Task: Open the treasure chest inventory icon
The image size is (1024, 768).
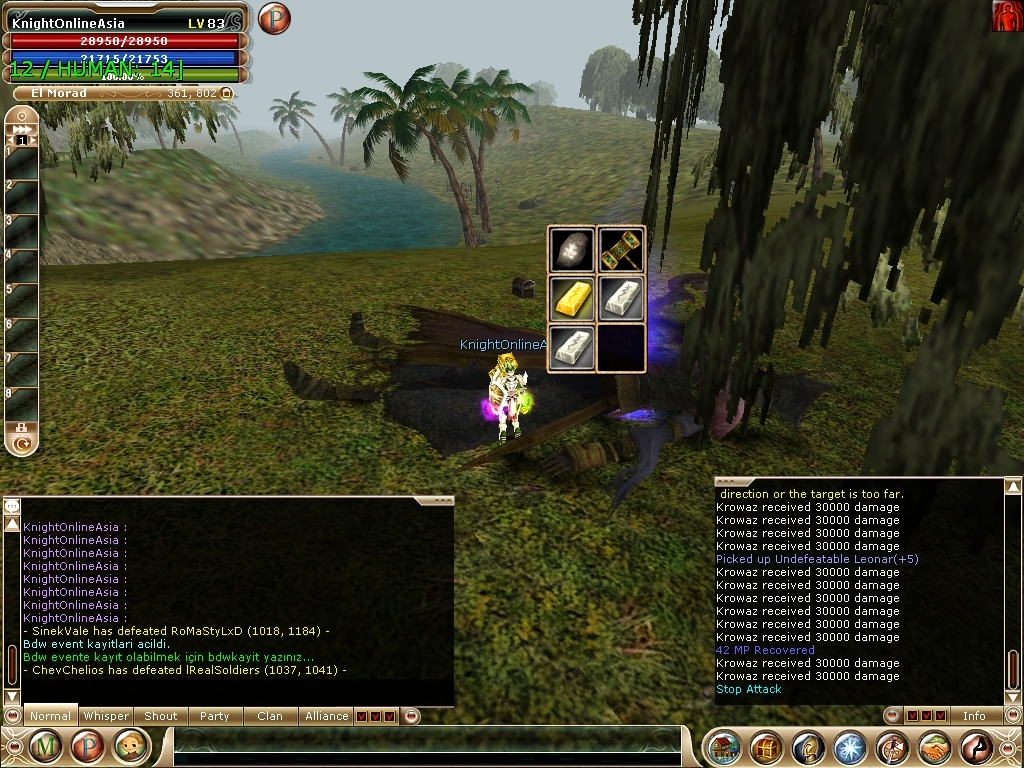Action: (766, 747)
